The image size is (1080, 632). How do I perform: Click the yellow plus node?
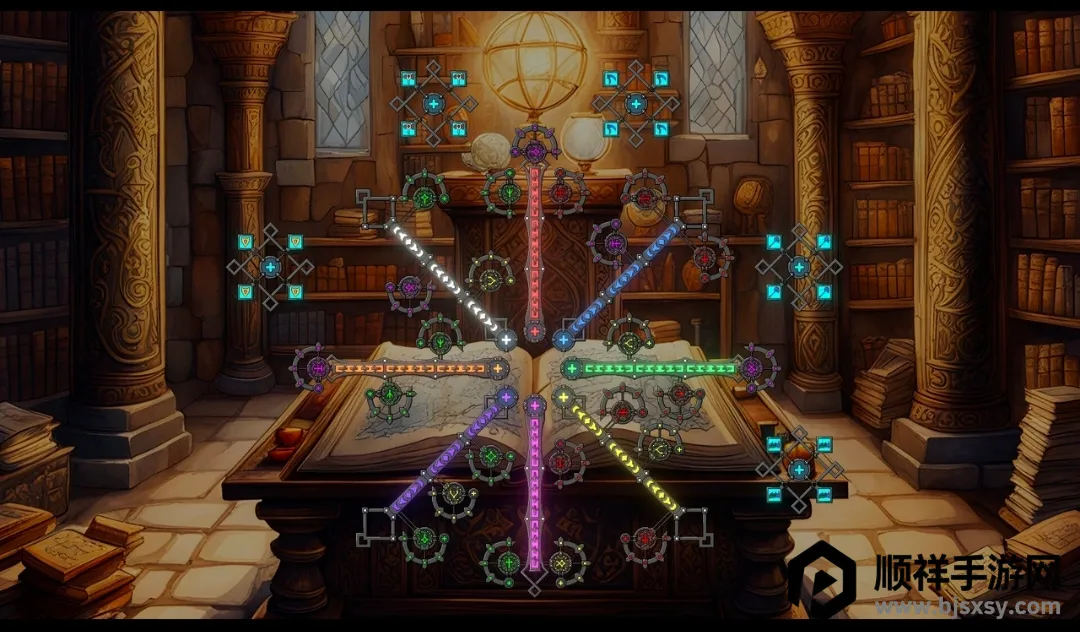563,398
